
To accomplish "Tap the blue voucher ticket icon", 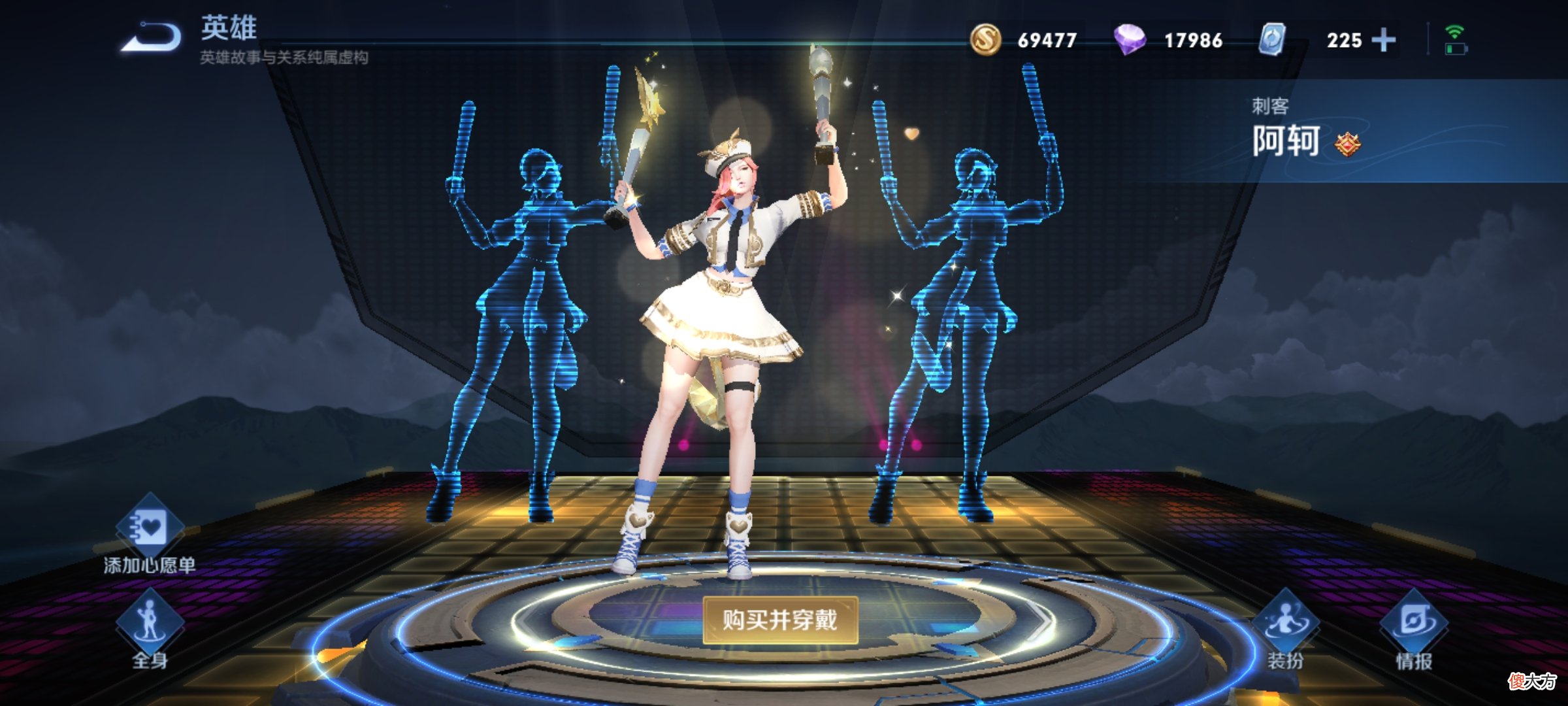I will [x=1272, y=40].
